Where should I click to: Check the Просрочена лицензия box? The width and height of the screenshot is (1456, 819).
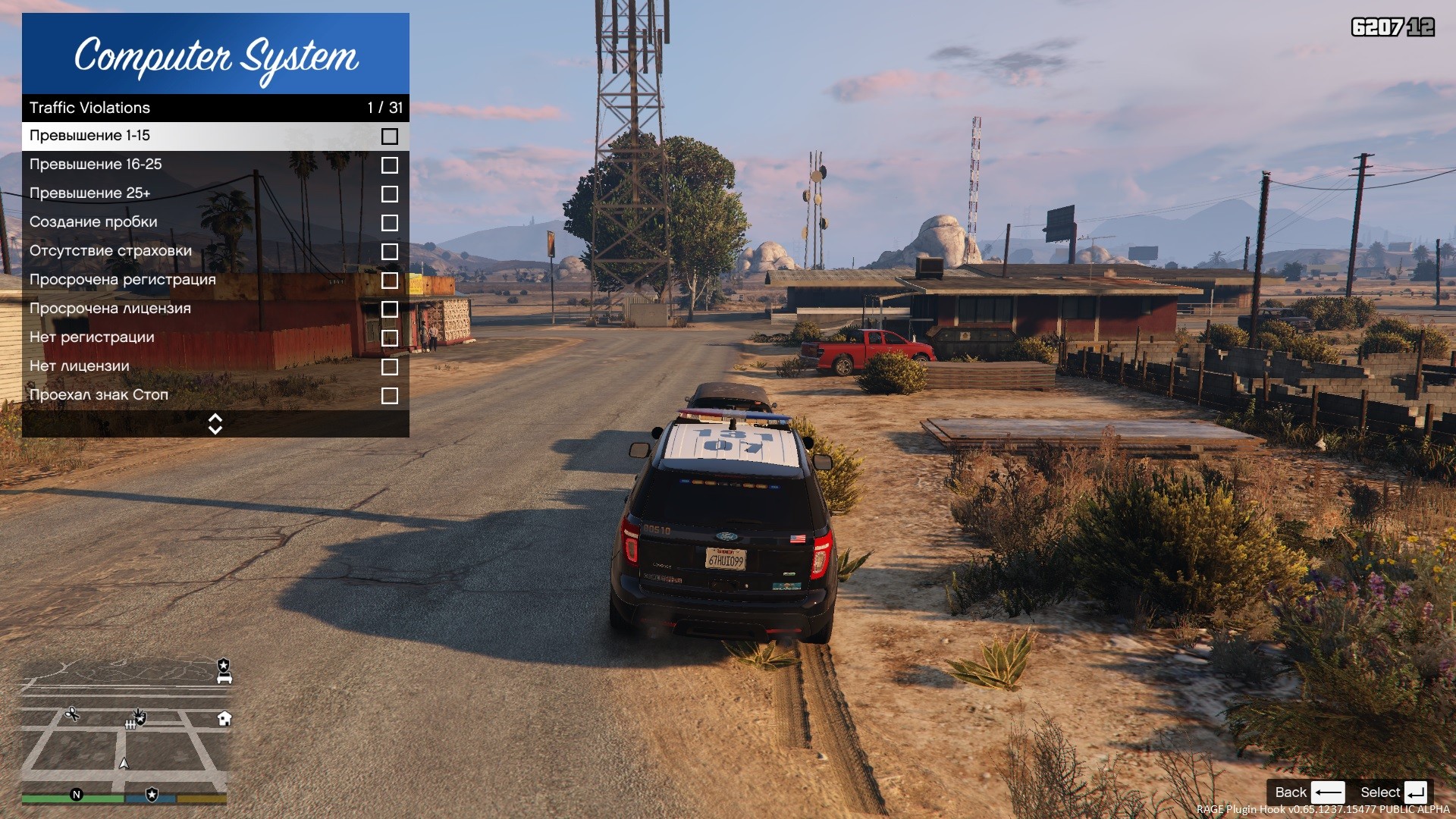click(389, 309)
